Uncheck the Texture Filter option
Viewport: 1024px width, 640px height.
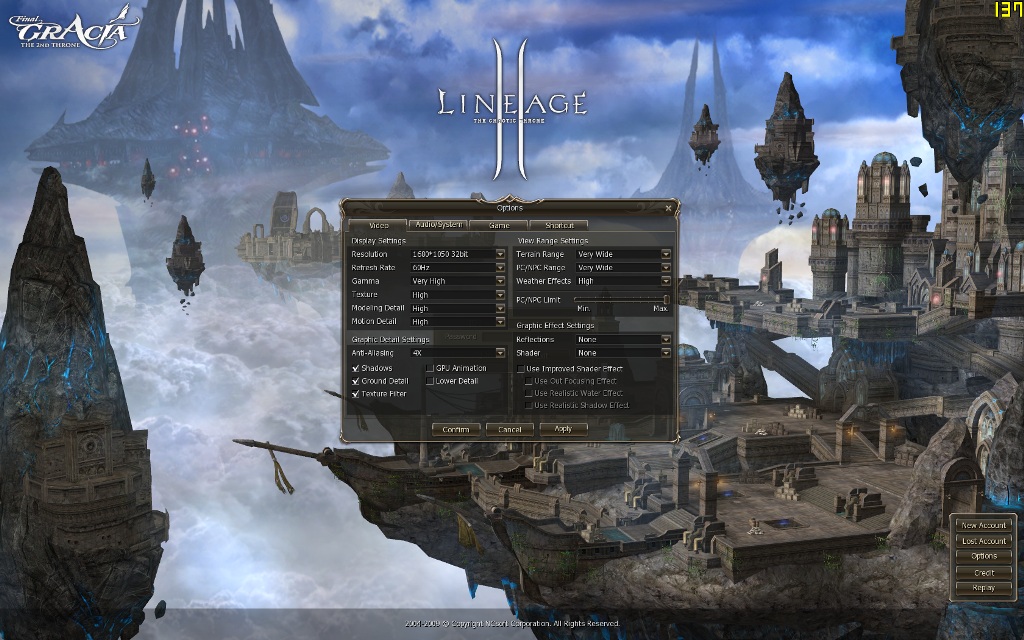pos(356,394)
